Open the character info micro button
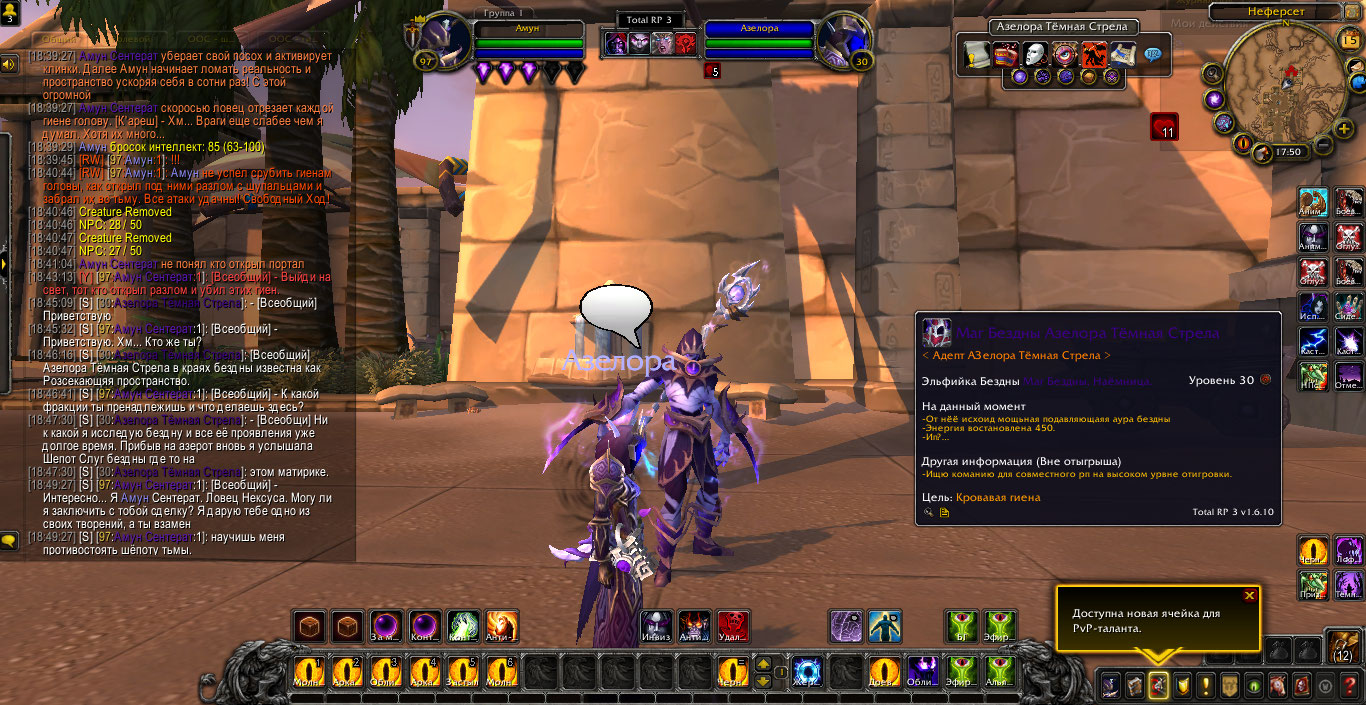1366x705 pixels. (x=1110, y=685)
